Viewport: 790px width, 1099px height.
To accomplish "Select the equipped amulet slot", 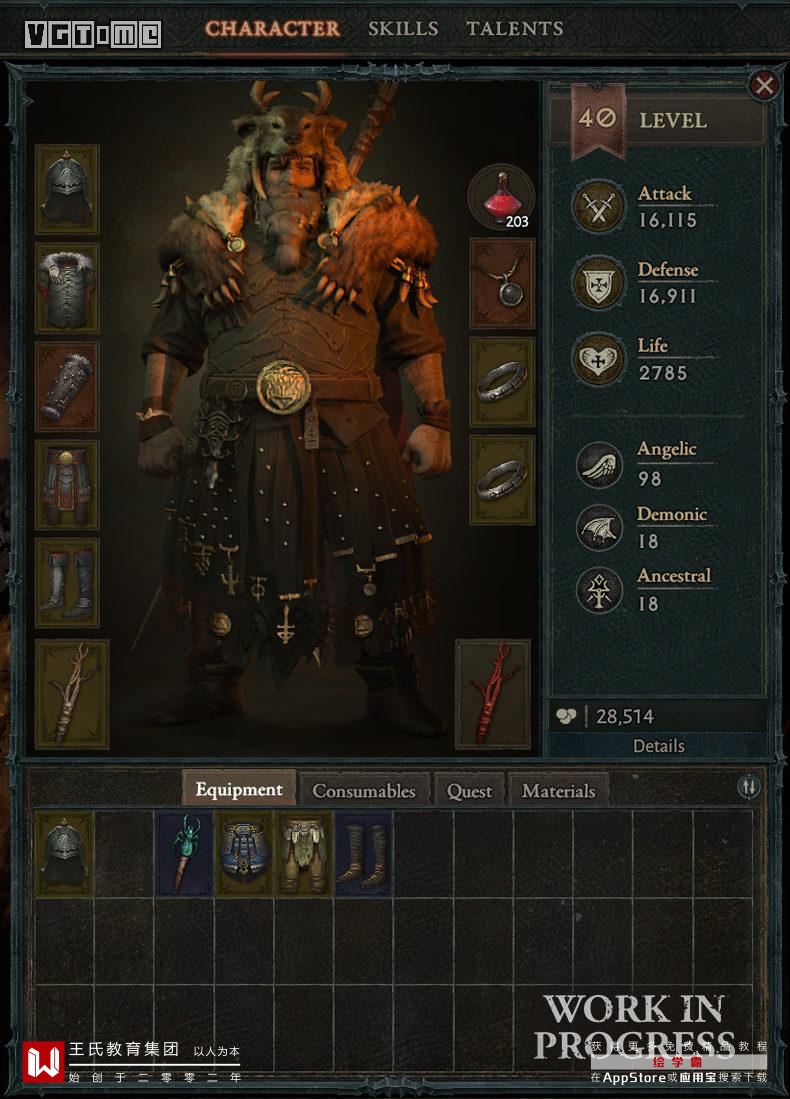I will [502, 284].
